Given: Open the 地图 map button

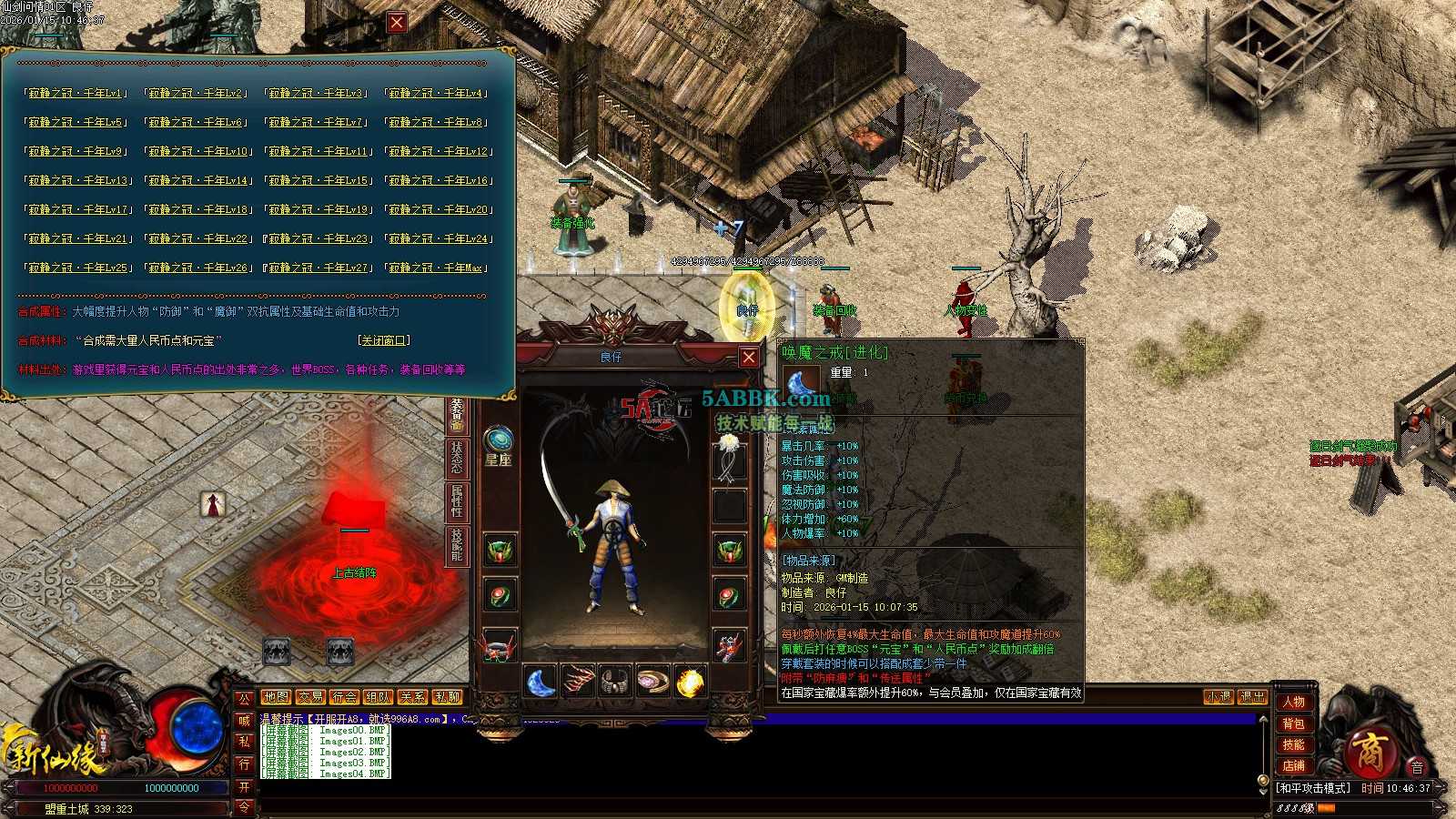Looking at the screenshot, I should (276, 697).
